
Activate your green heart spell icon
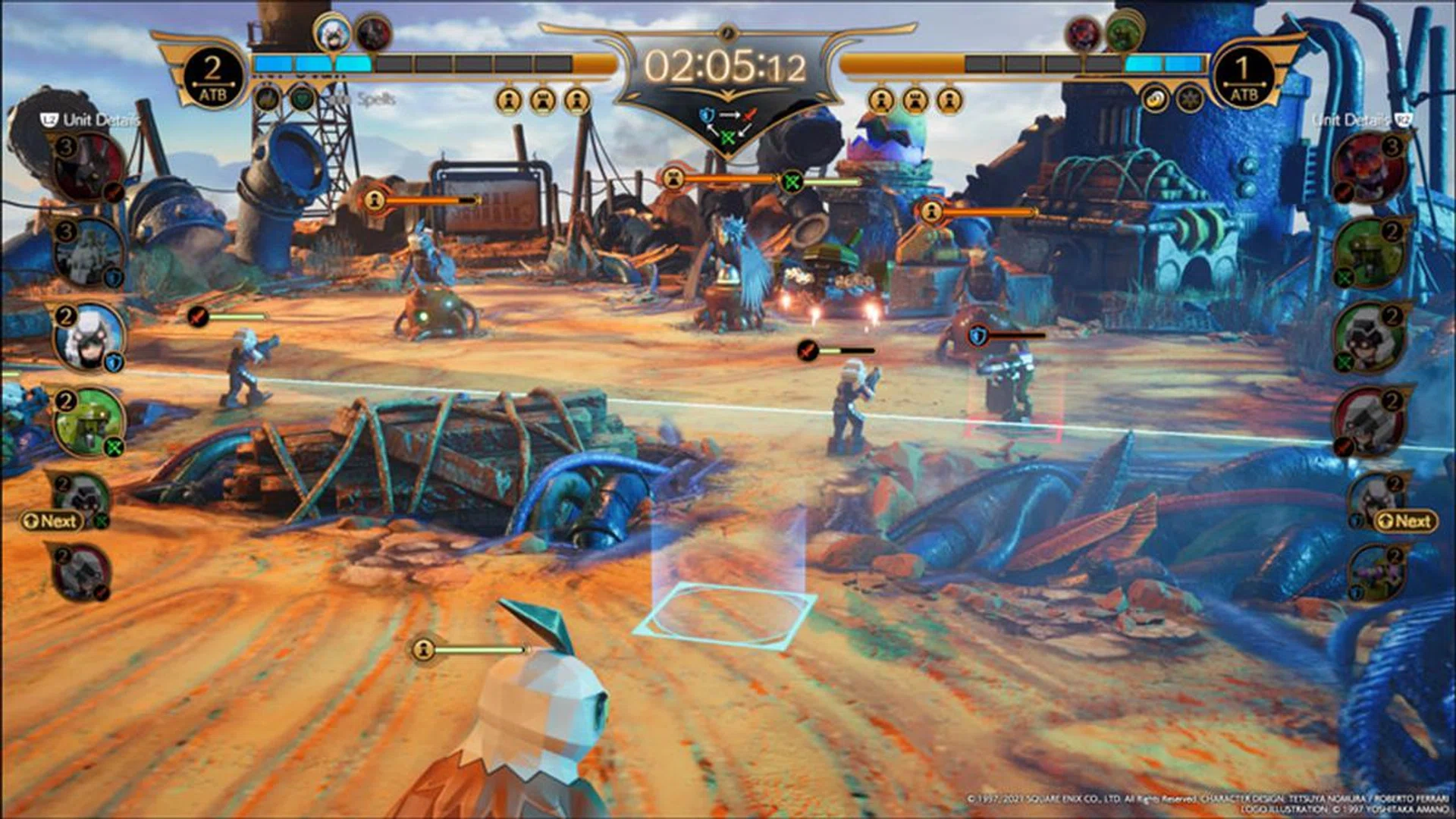[302, 99]
